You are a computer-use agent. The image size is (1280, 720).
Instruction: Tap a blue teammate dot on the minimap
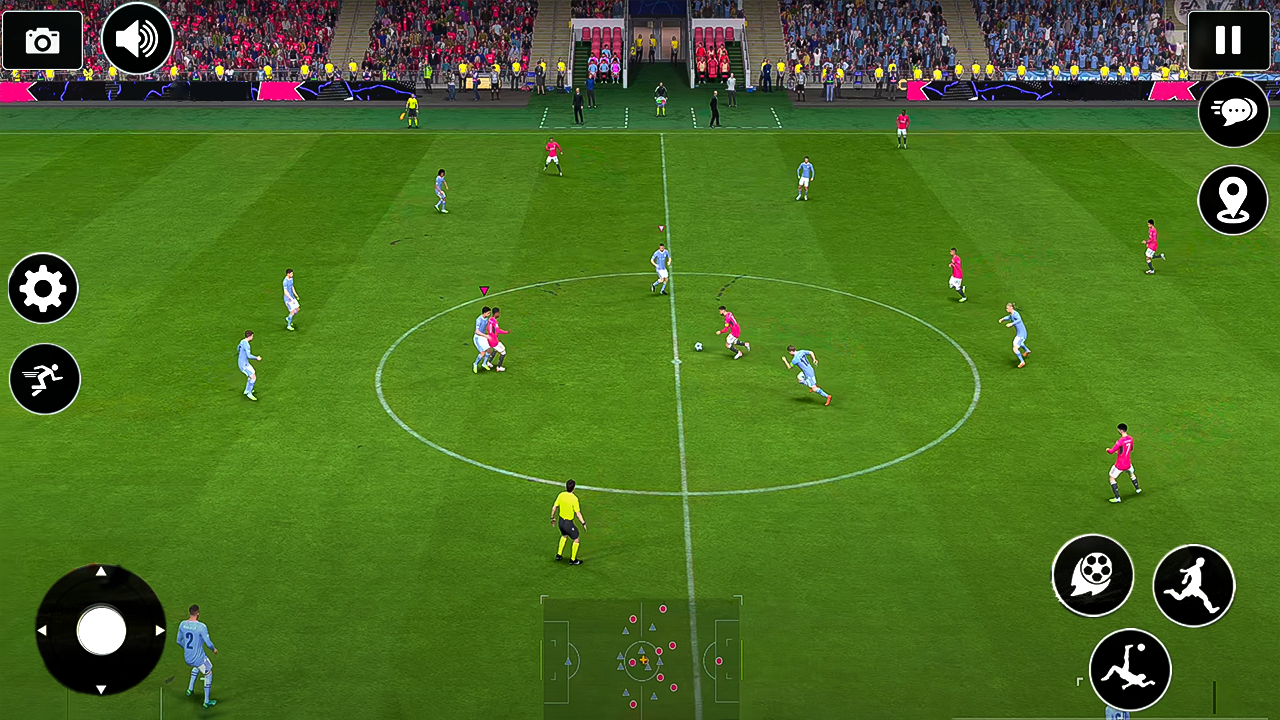652,627
